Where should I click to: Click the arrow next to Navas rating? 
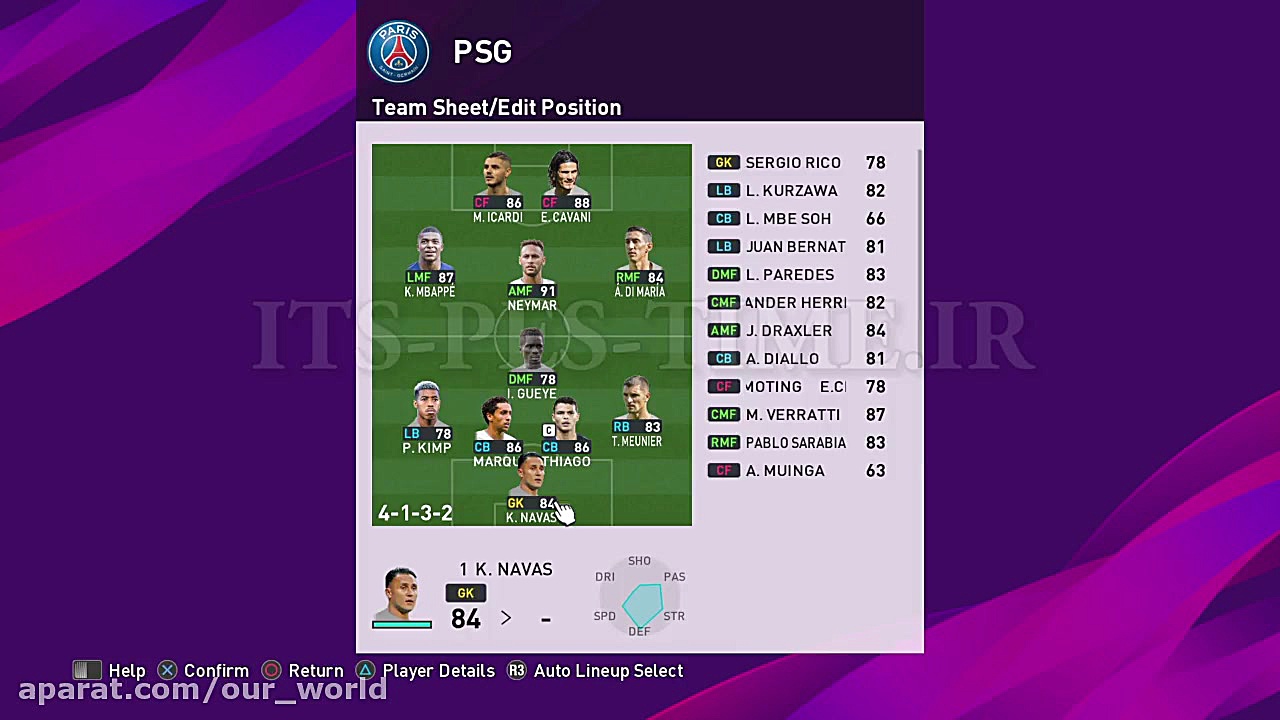(x=506, y=618)
